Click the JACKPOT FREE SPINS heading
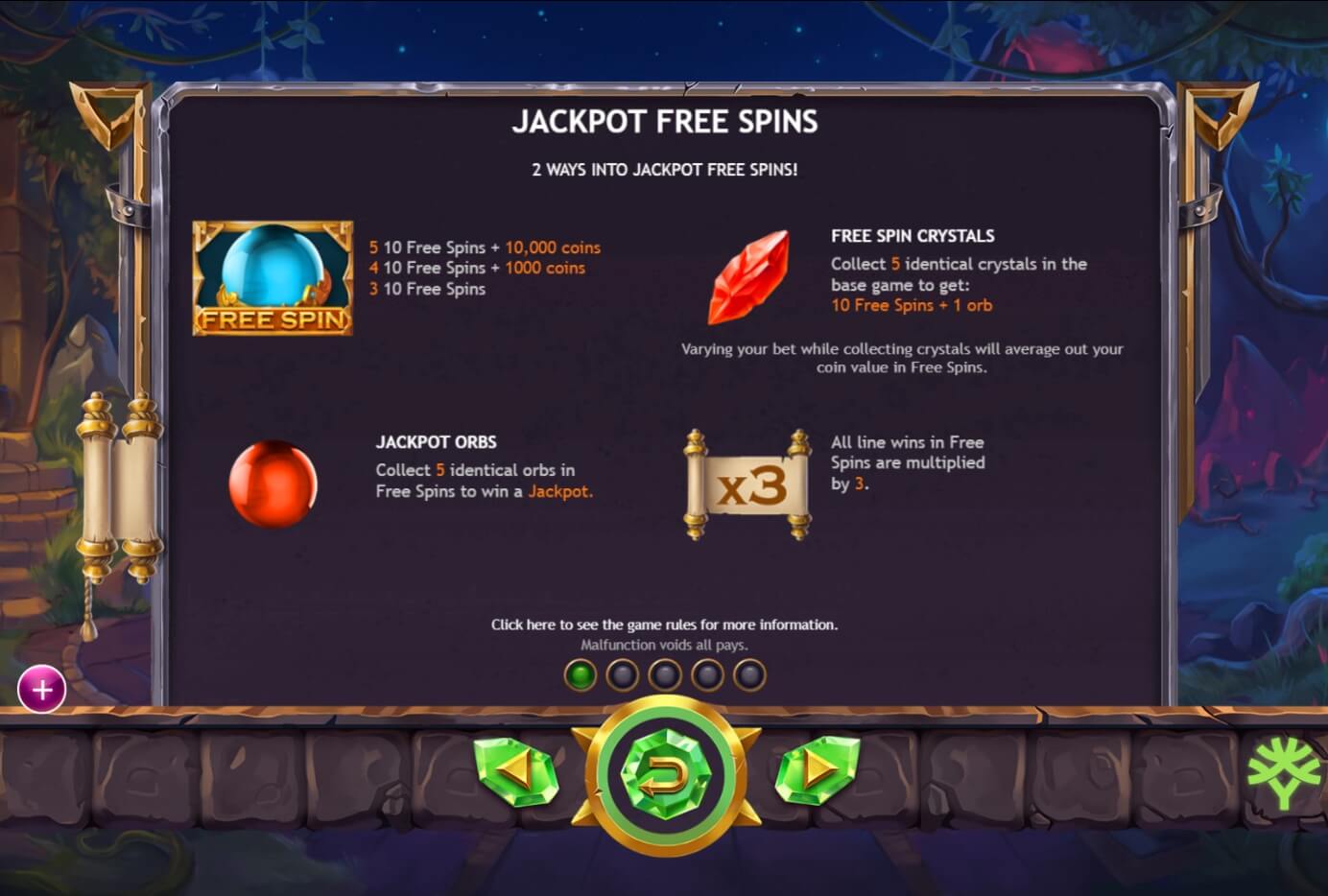 pyautogui.click(x=667, y=121)
